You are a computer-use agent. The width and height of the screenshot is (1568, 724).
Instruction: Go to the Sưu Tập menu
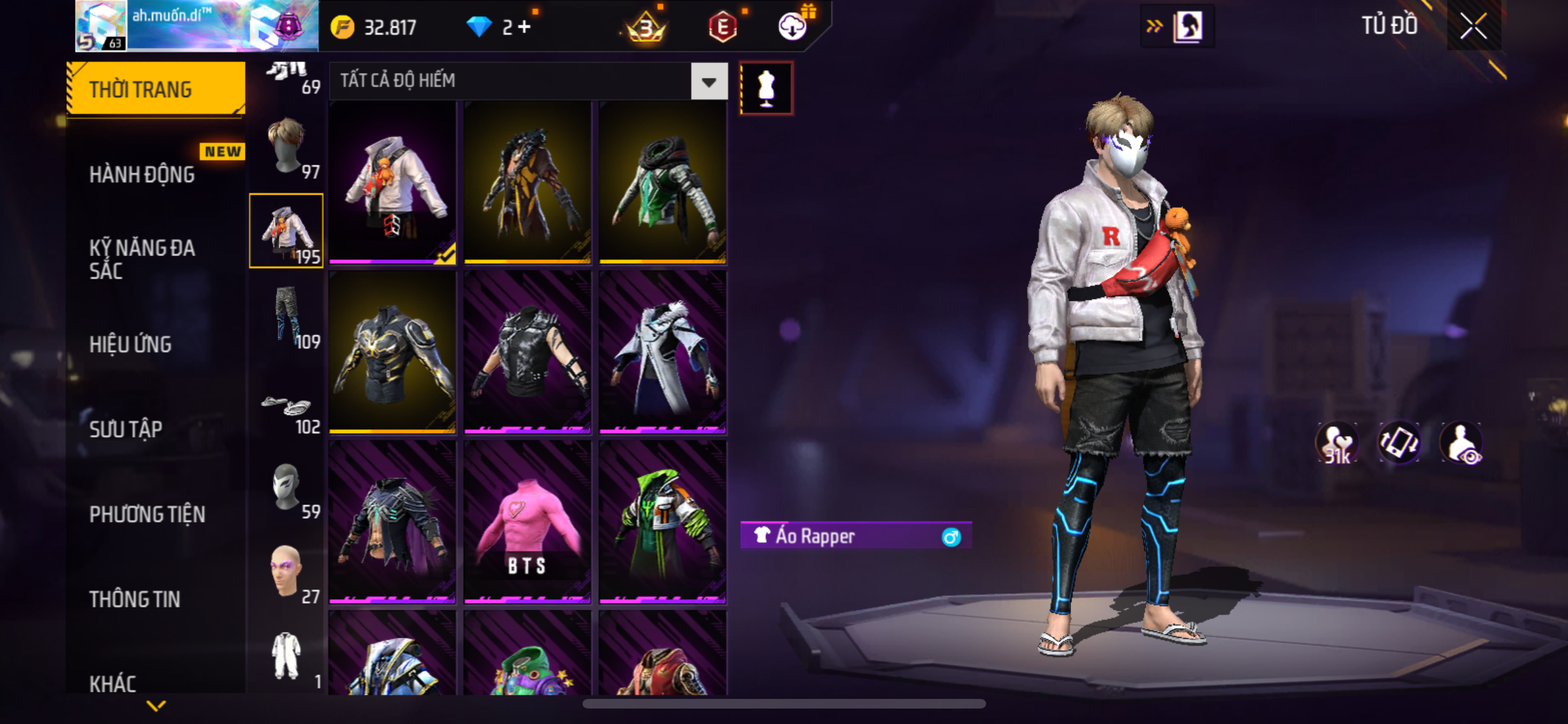coord(126,429)
